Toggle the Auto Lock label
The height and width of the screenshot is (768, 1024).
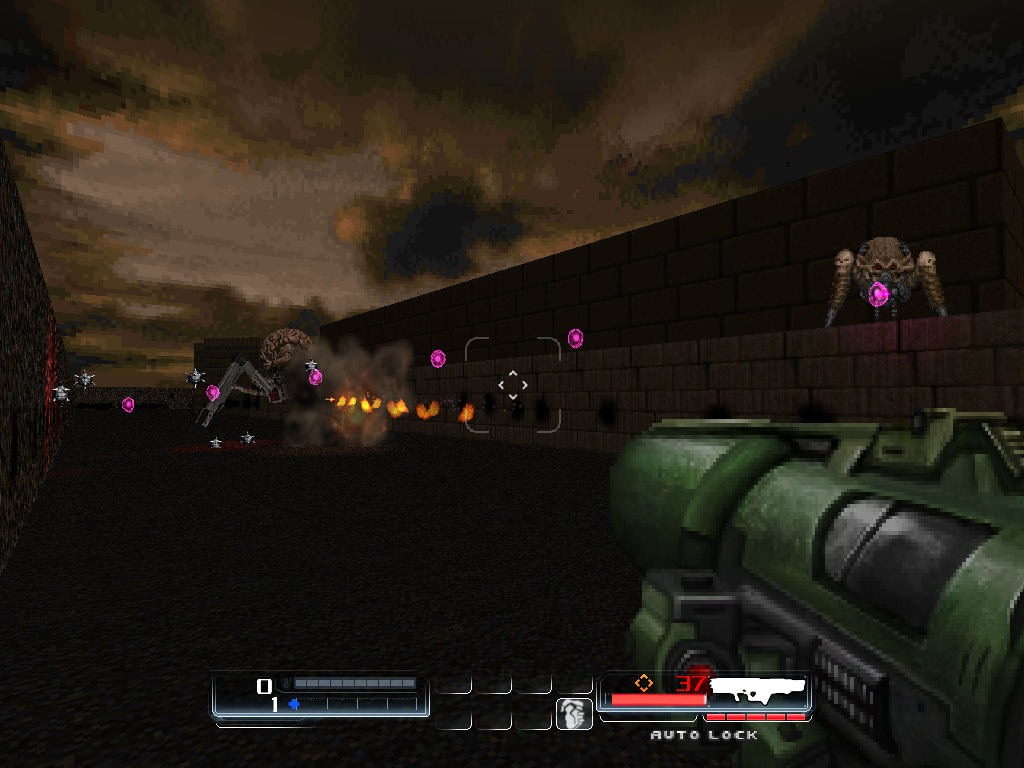[x=704, y=735]
